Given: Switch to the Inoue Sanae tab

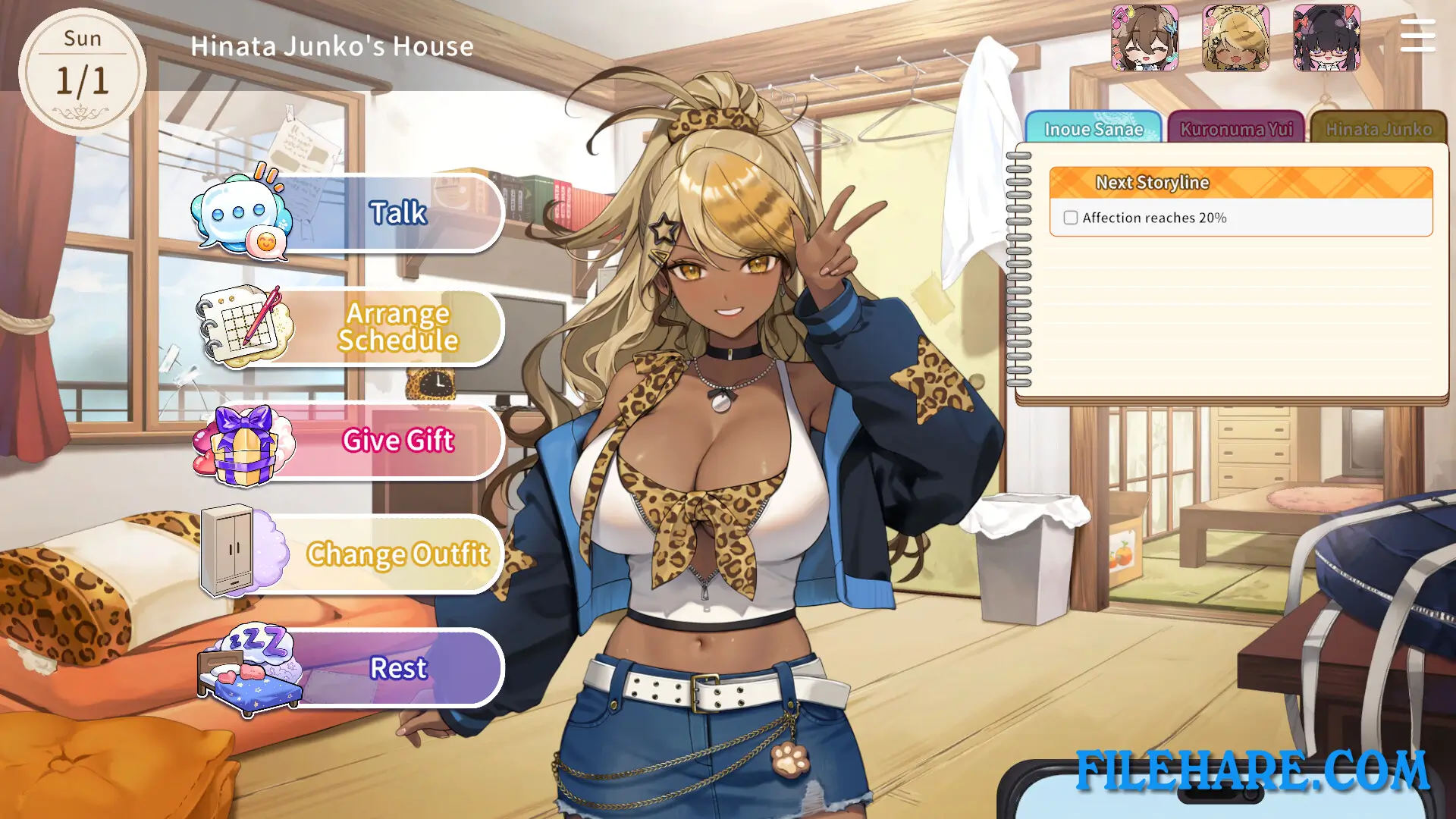Looking at the screenshot, I should tap(1094, 129).
